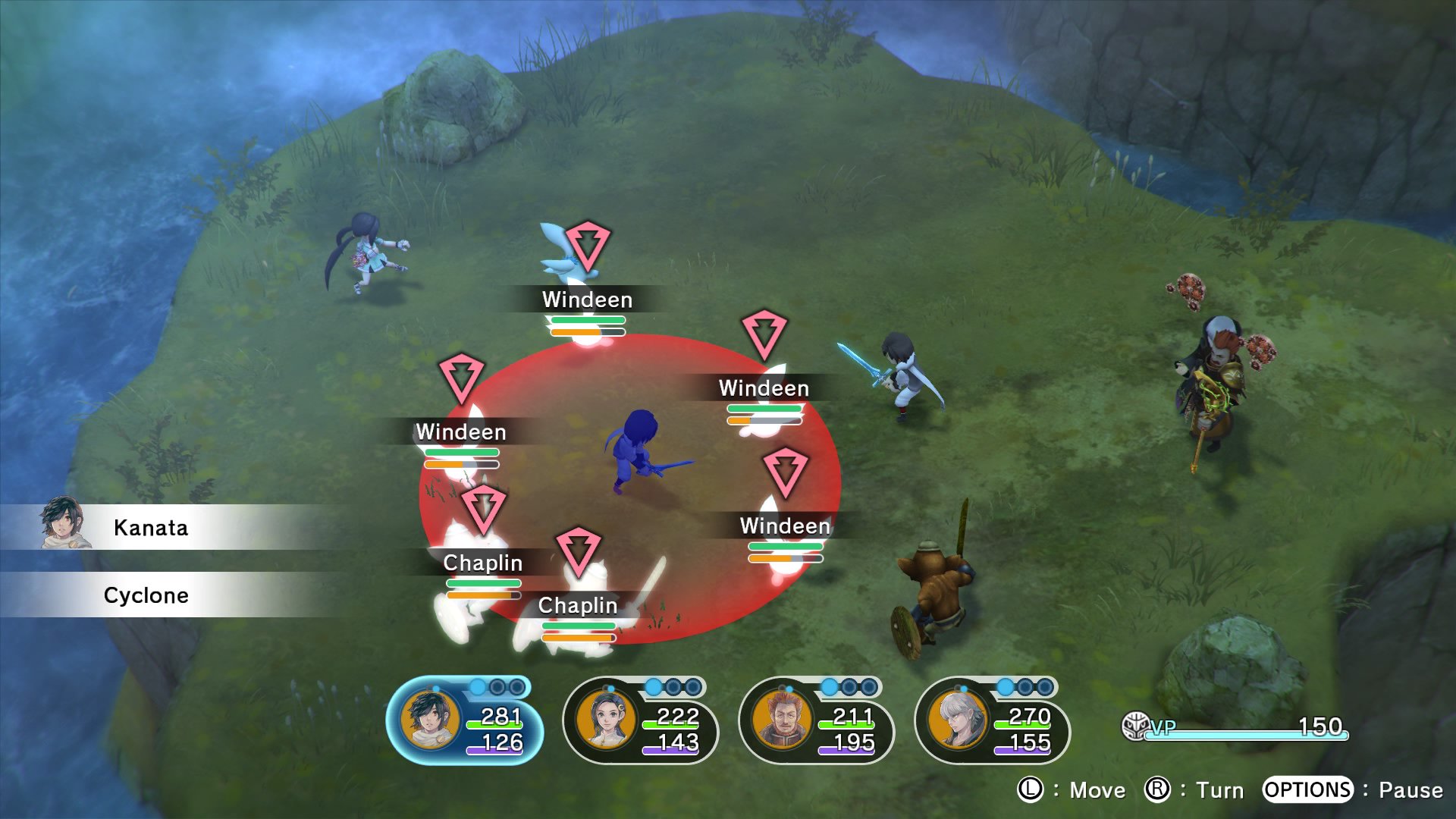Click the Cyclone skill banner

coord(146,595)
